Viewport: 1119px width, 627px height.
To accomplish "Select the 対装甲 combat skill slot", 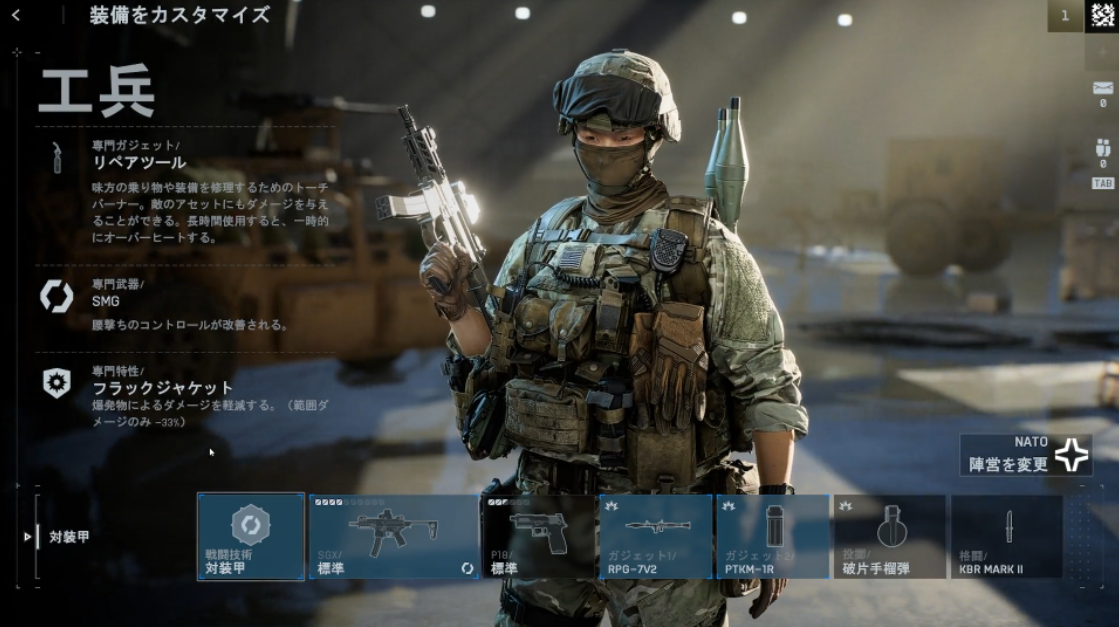I will [251, 536].
